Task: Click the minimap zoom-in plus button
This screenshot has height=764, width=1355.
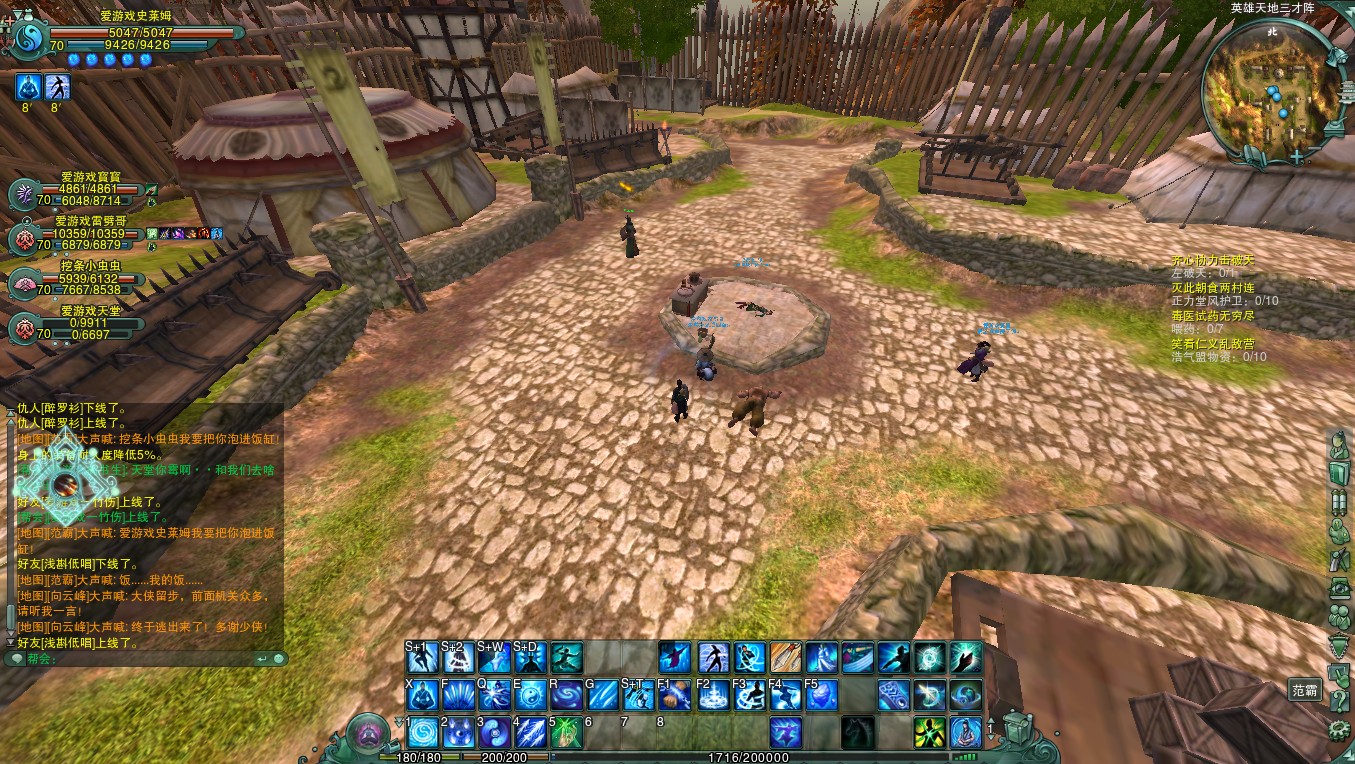Action: (1296, 157)
